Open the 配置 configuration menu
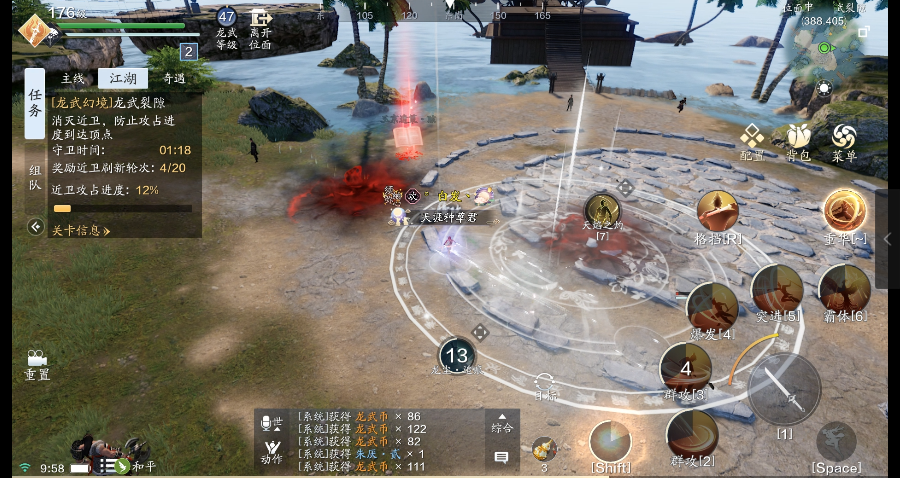The width and height of the screenshot is (900, 478). click(x=752, y=141)
